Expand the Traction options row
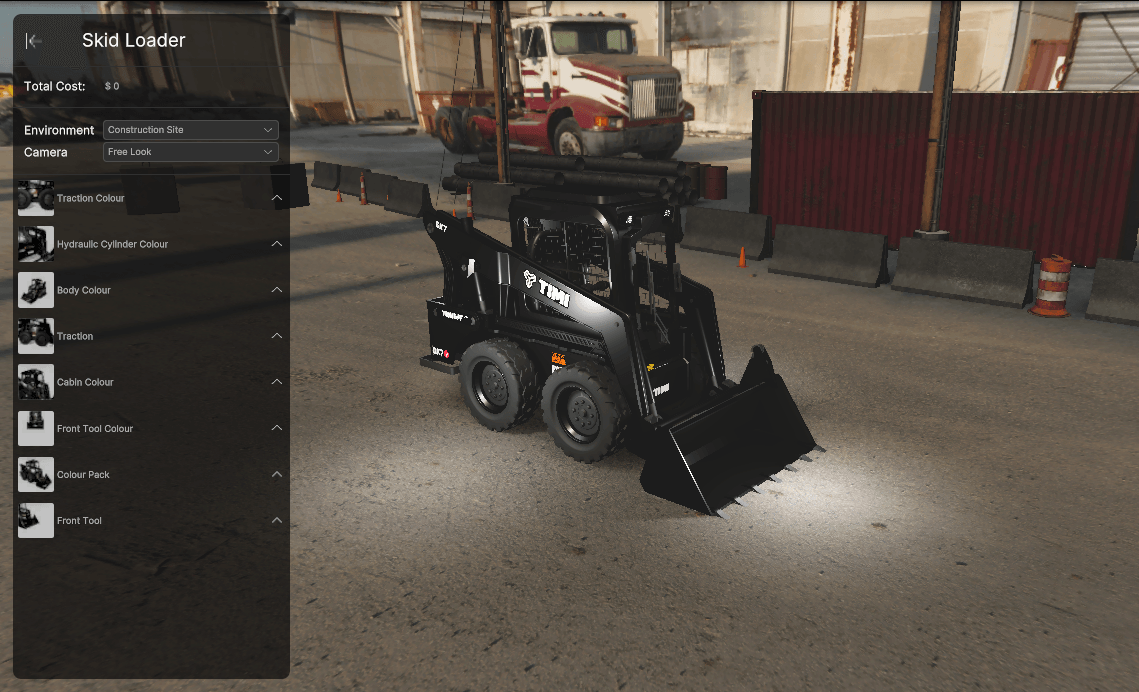 [277, 336]
